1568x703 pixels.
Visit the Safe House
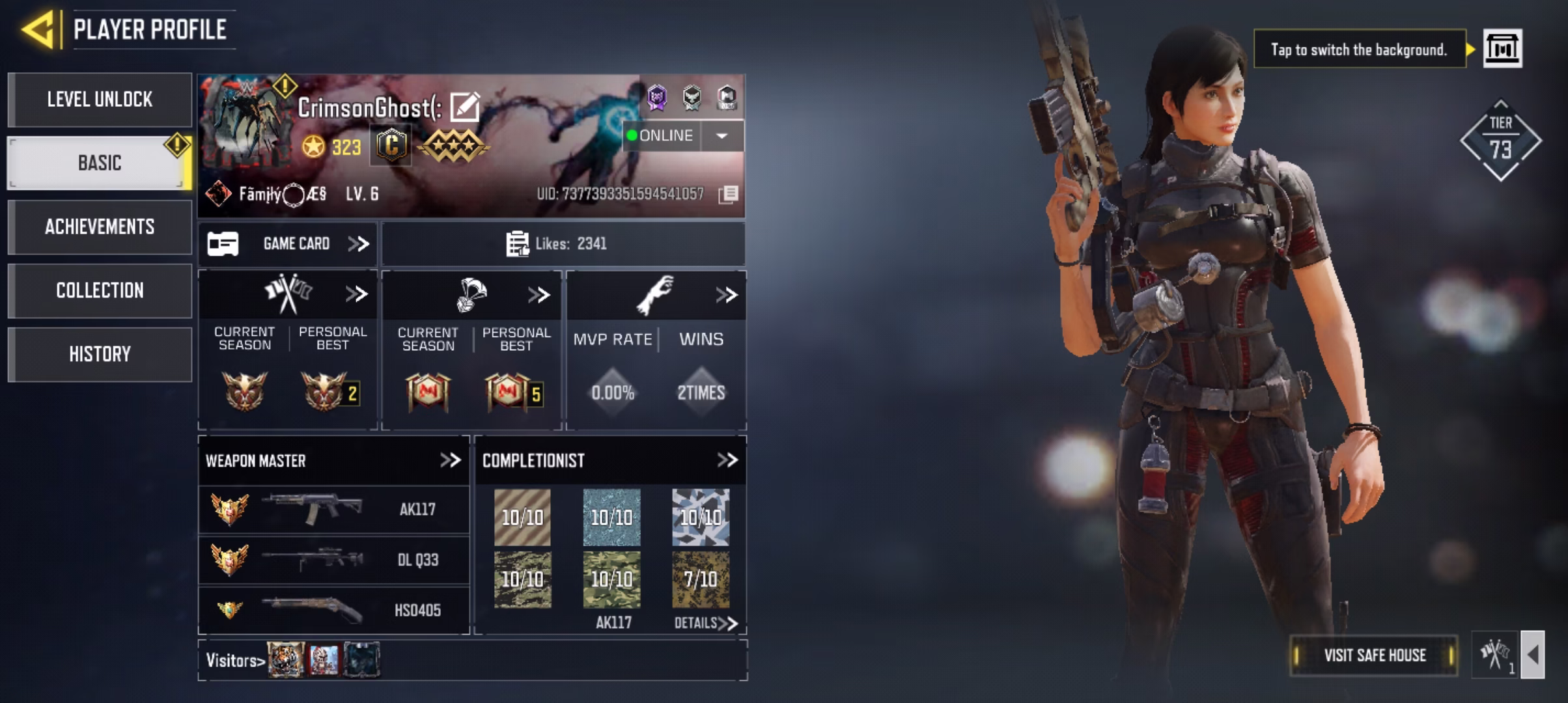click(1374, 655)
